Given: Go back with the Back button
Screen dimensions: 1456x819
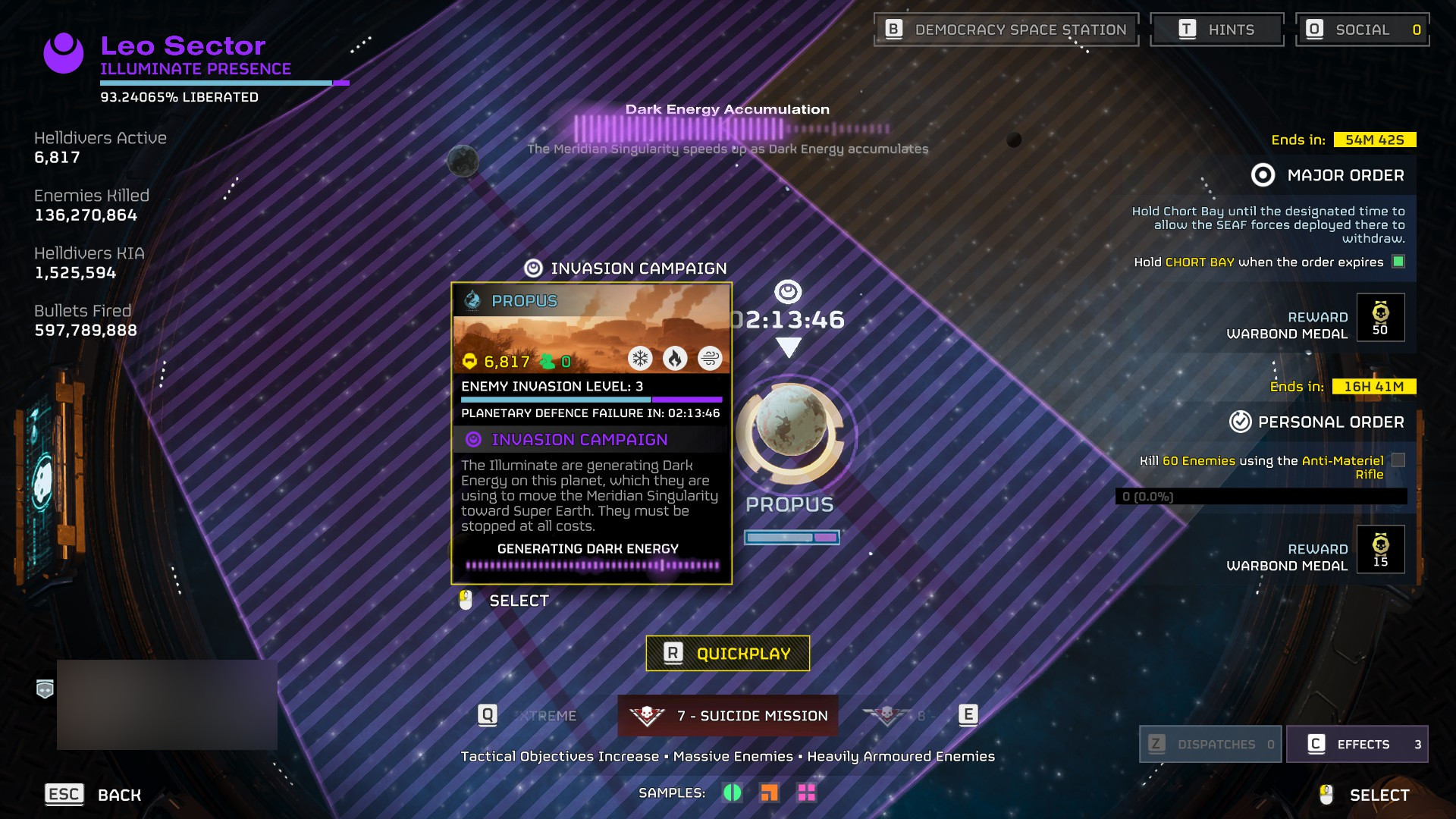Looking at the screenshot, I should click(x=93, y=795).
